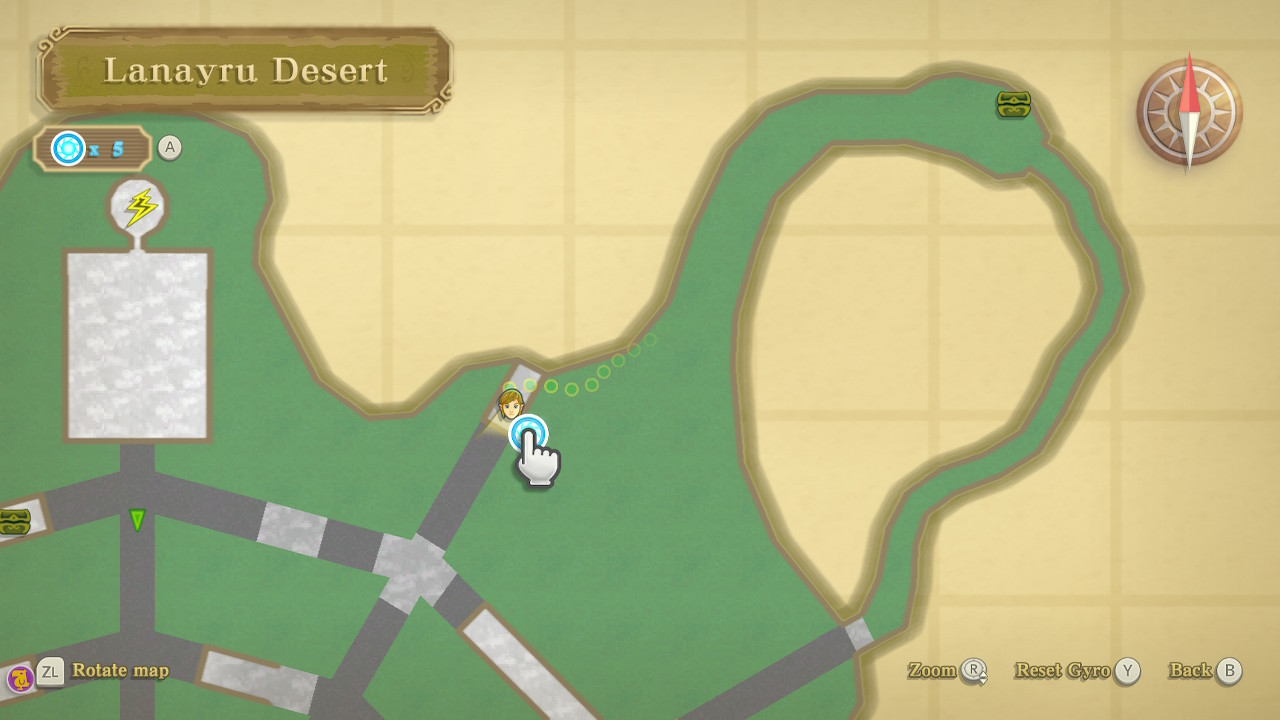
Task: Click the green downward arrow marker
Action: point(137,520)
